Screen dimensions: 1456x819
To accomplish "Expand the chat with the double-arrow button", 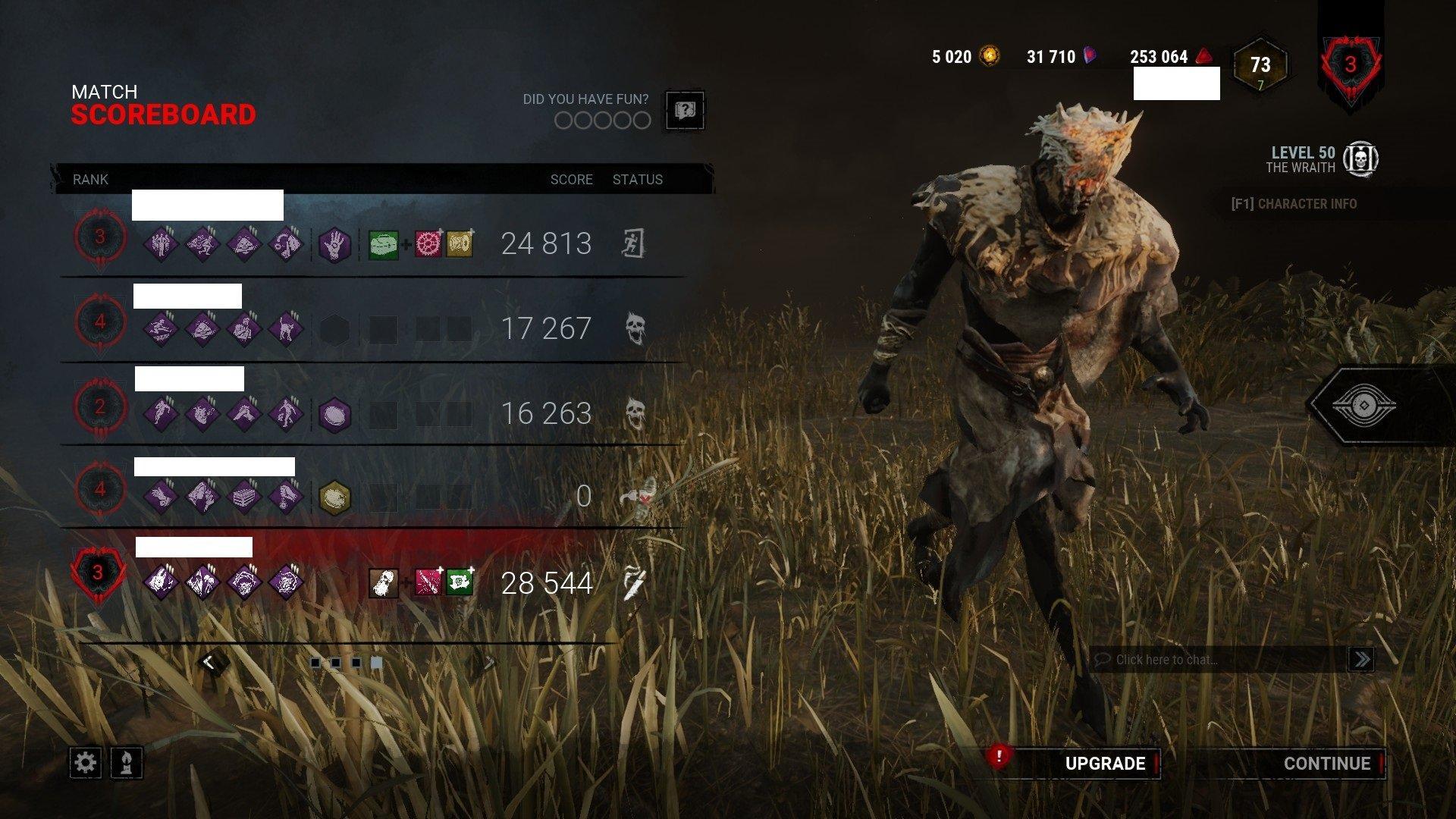I will click(1361, 660).
